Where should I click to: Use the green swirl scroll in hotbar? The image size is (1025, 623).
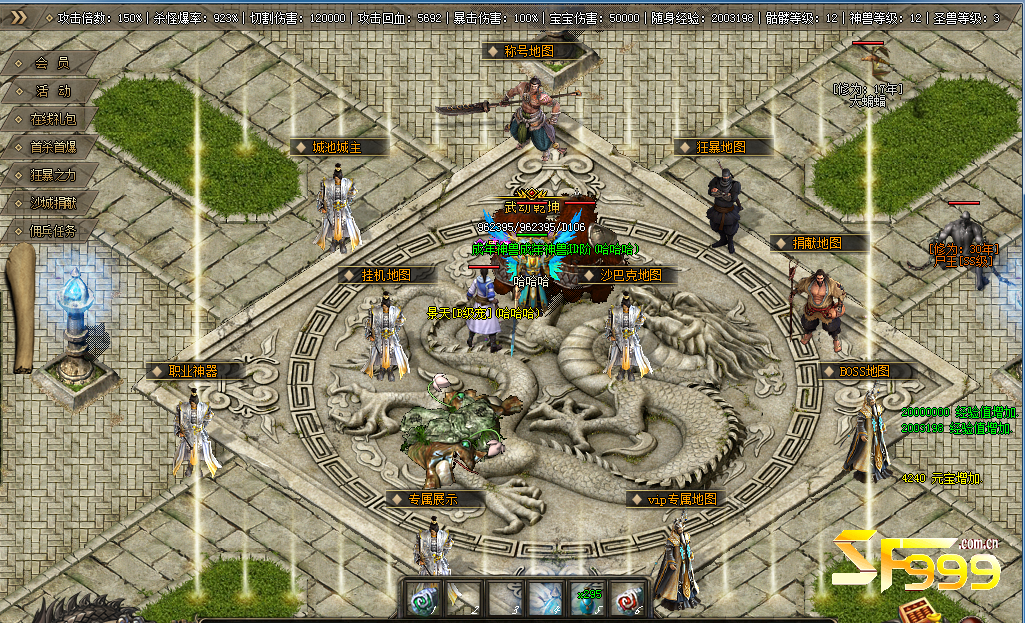tap(422, 599)
